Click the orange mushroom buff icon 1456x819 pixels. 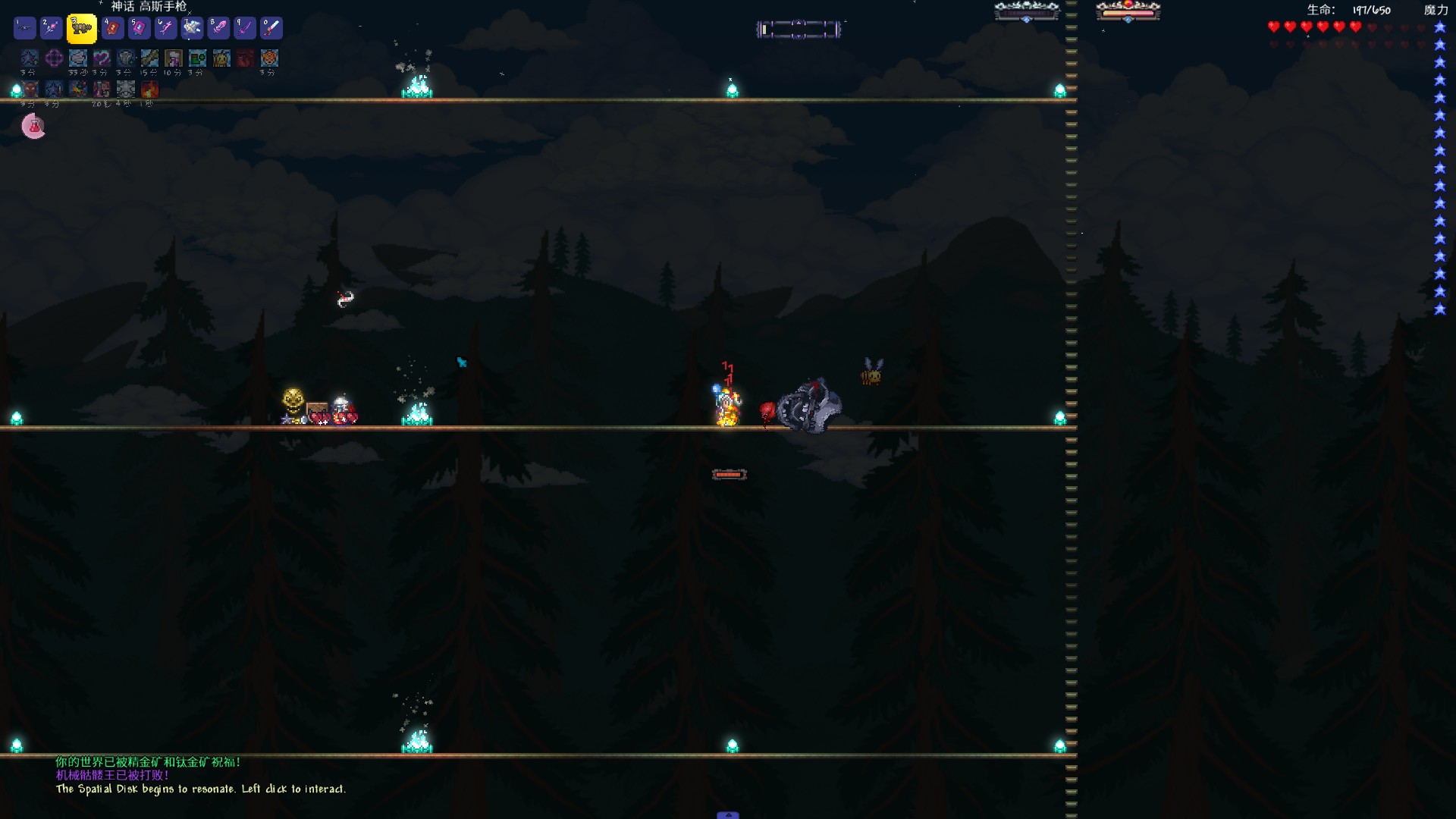click(269, 58)
